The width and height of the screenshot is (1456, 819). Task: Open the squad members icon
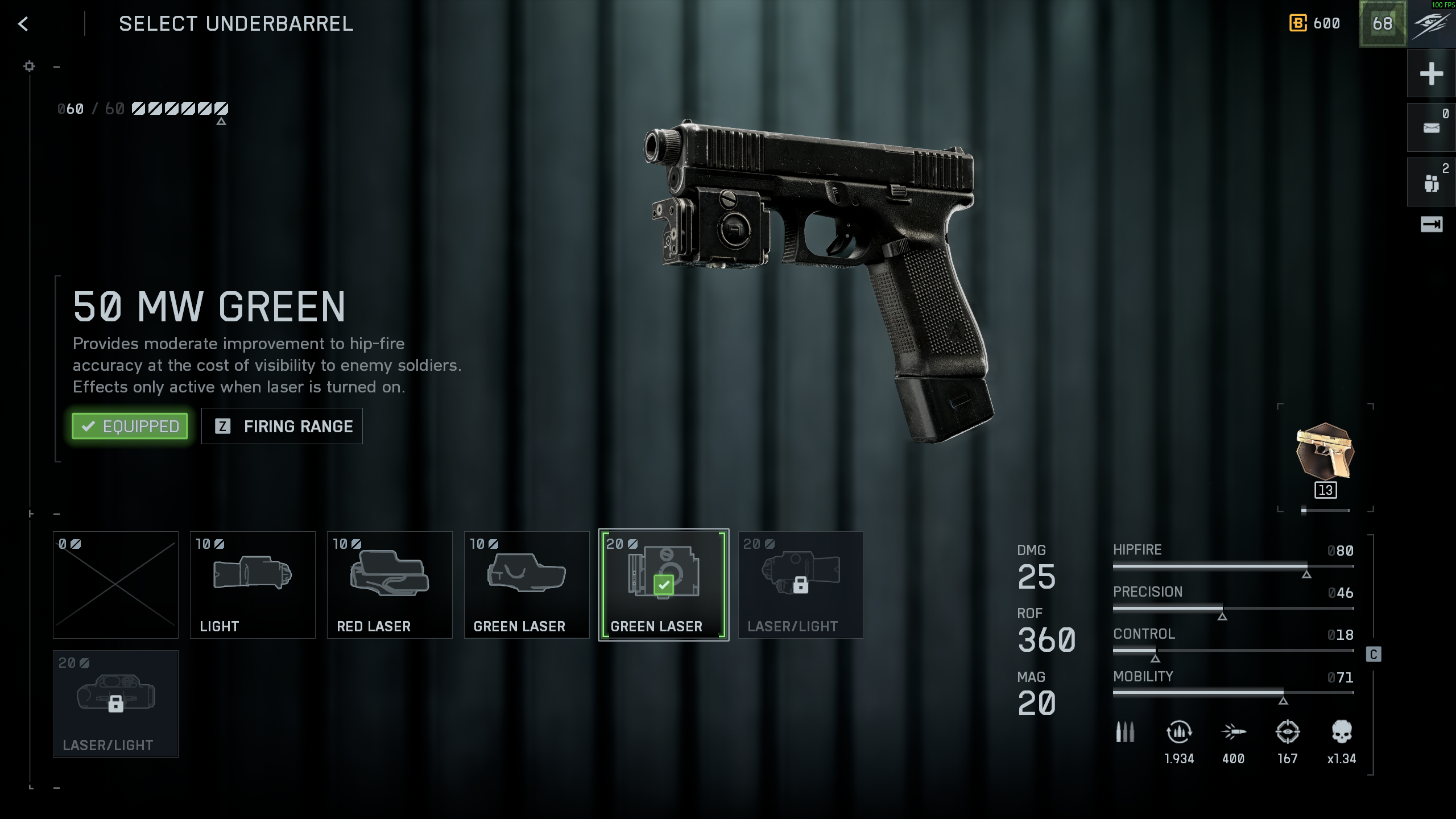[x=1431, y=183]
